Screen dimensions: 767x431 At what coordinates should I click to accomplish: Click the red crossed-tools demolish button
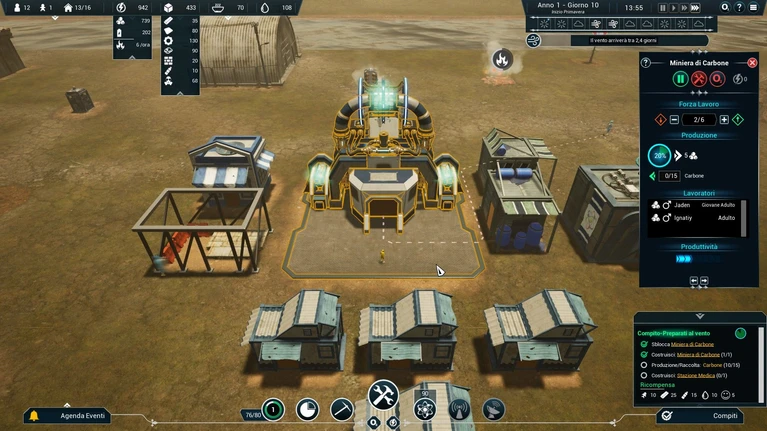(699, 79)
